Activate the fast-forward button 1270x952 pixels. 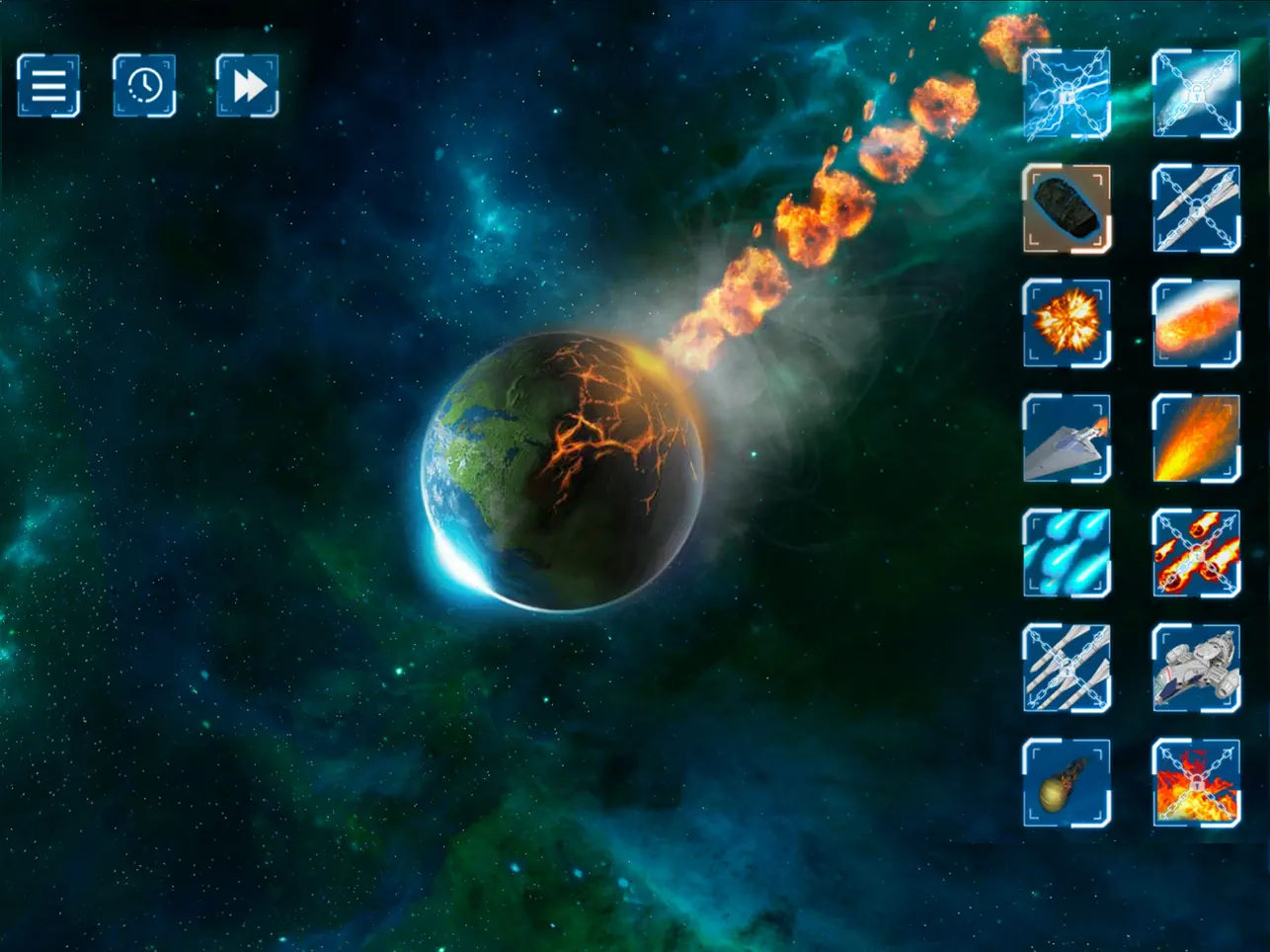coord(248,86)
